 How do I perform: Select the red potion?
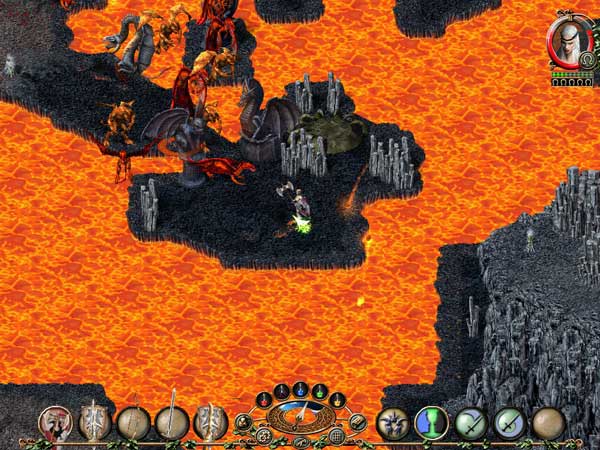(264, 398)
